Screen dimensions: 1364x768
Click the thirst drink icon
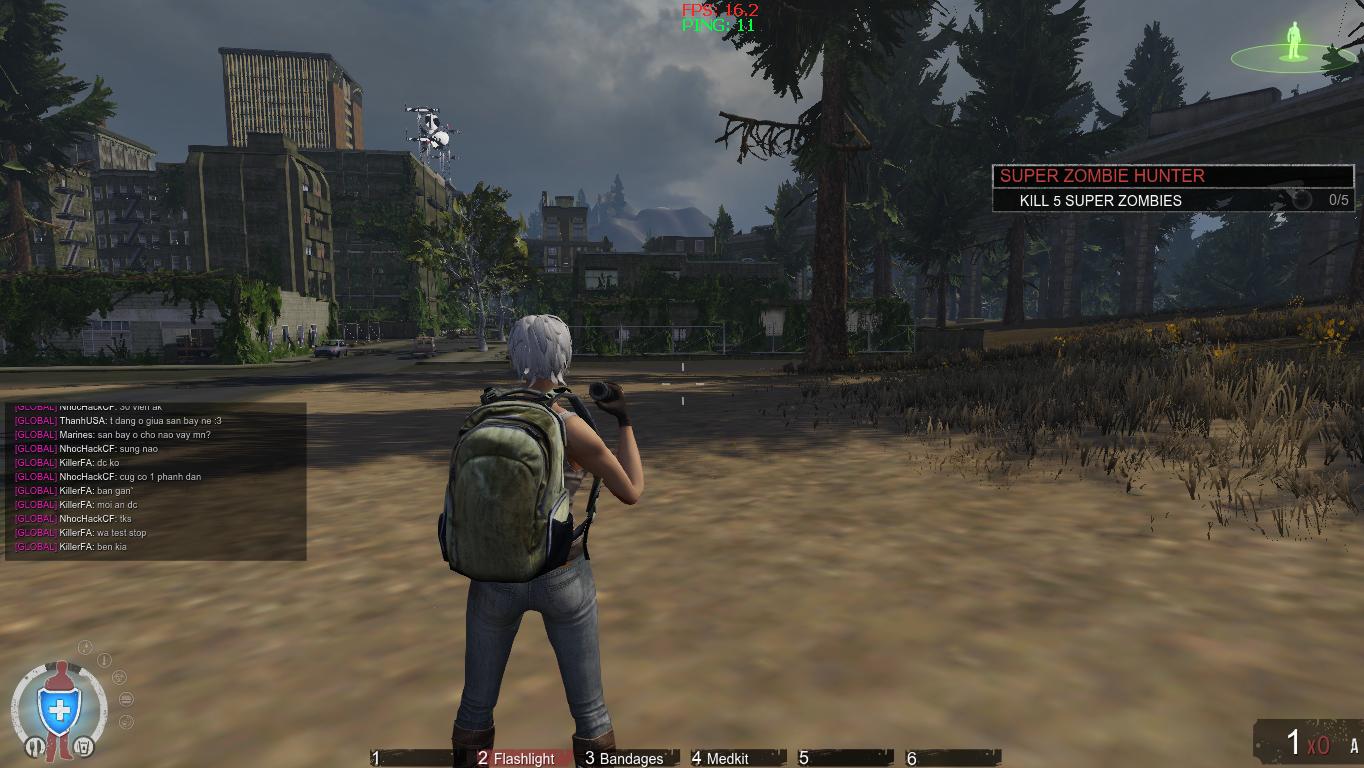coord(84,747)
